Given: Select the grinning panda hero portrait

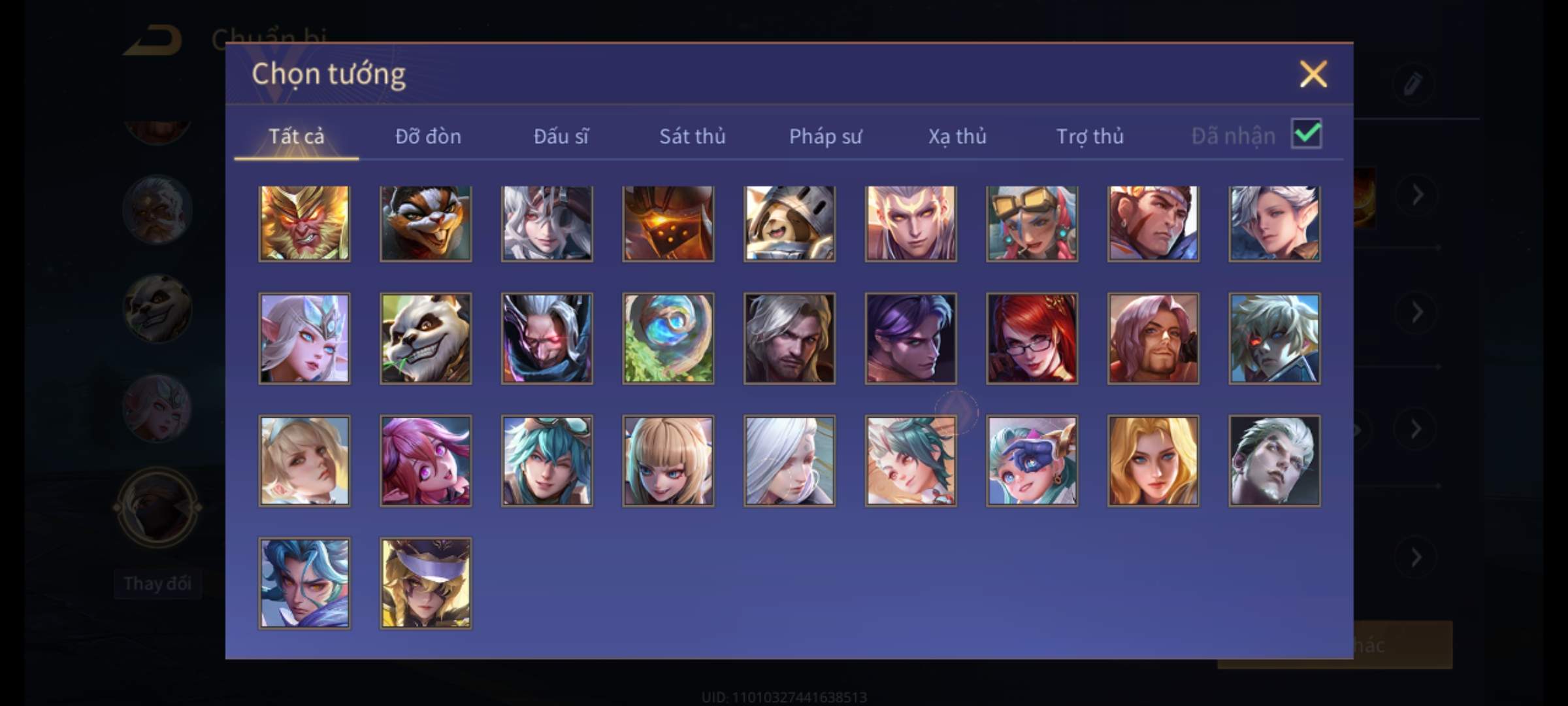Looking at the screenshot, I should point(425,338).
